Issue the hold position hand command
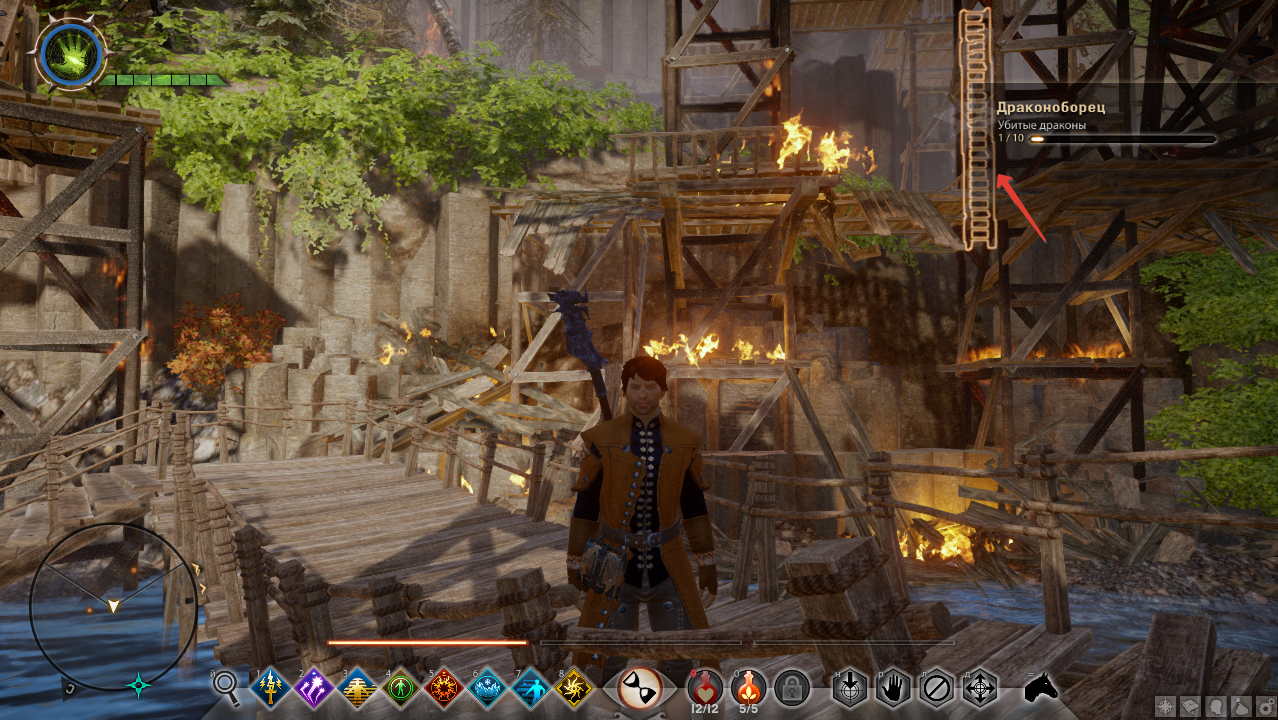The image size is (1278, 720). tap(893, 687)
